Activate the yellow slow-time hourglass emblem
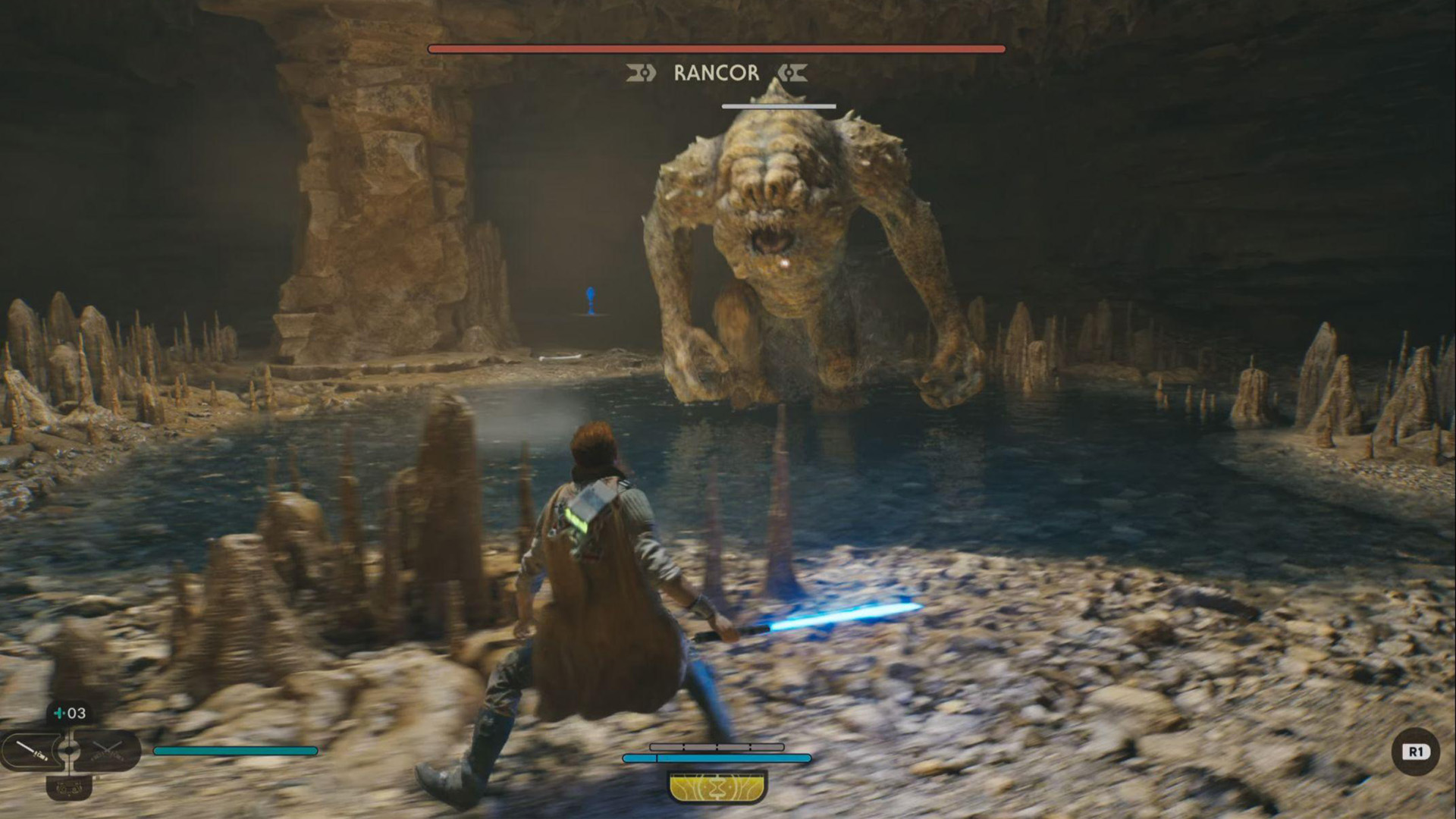The width and height of the screenshot is (1456, 819). [717, 787]
